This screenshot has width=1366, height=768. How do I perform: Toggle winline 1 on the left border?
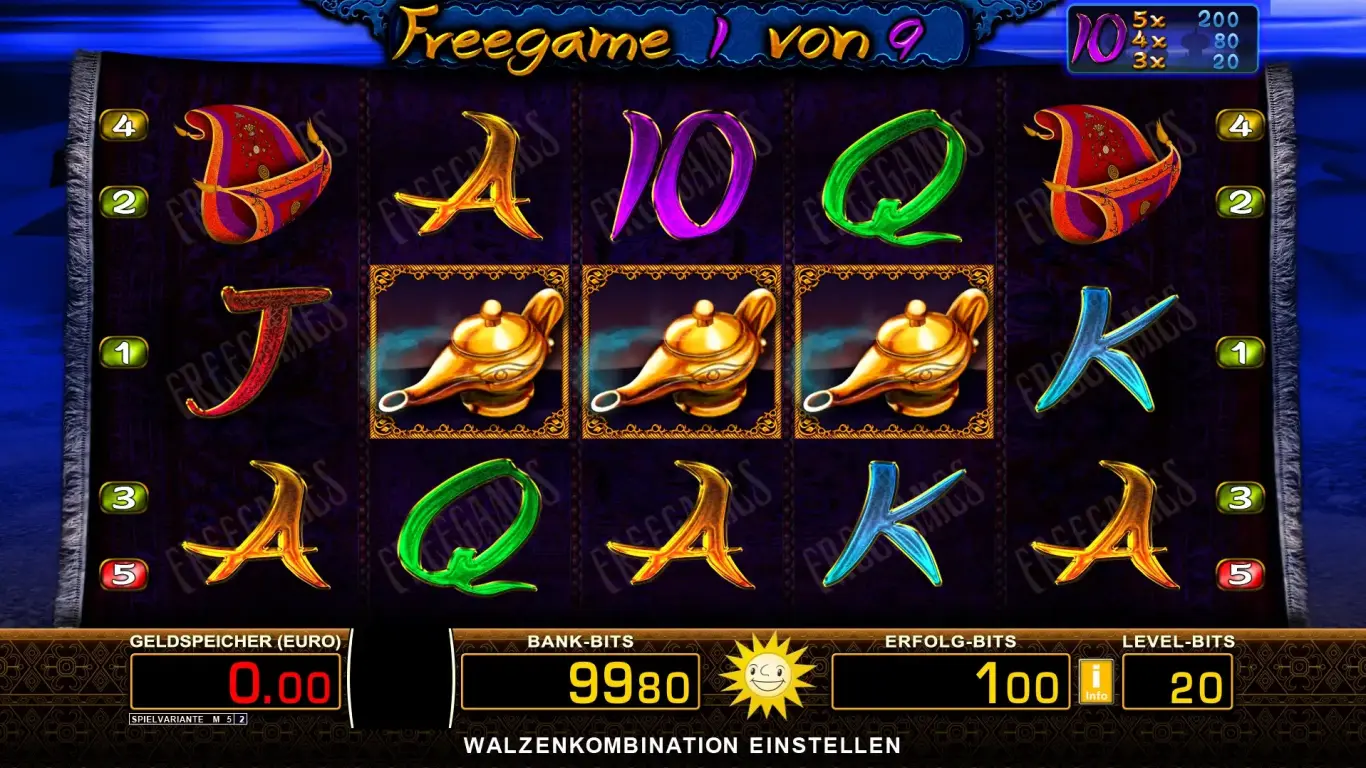point(123,351)
